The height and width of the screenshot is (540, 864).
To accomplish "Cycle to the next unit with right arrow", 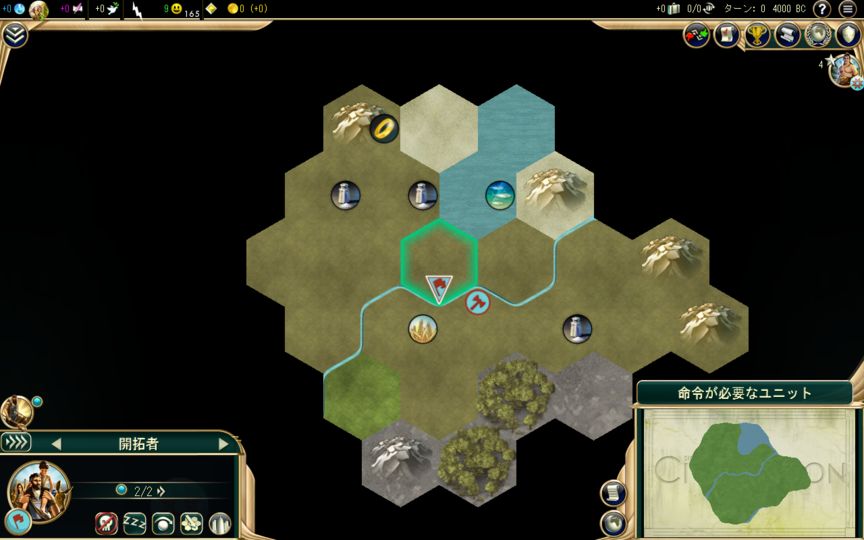I will coord(223,443).
